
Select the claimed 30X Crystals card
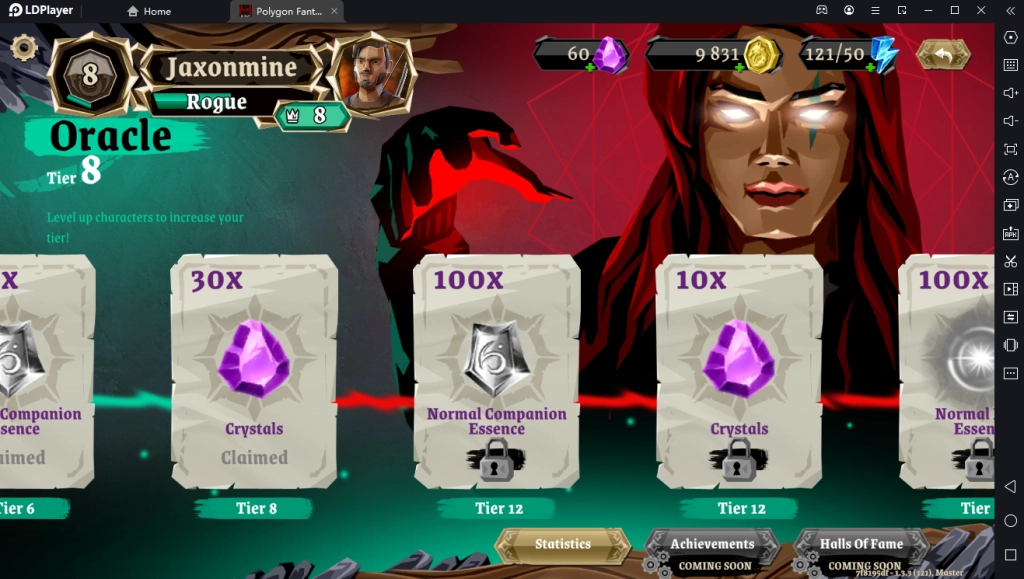pos(254,370)
